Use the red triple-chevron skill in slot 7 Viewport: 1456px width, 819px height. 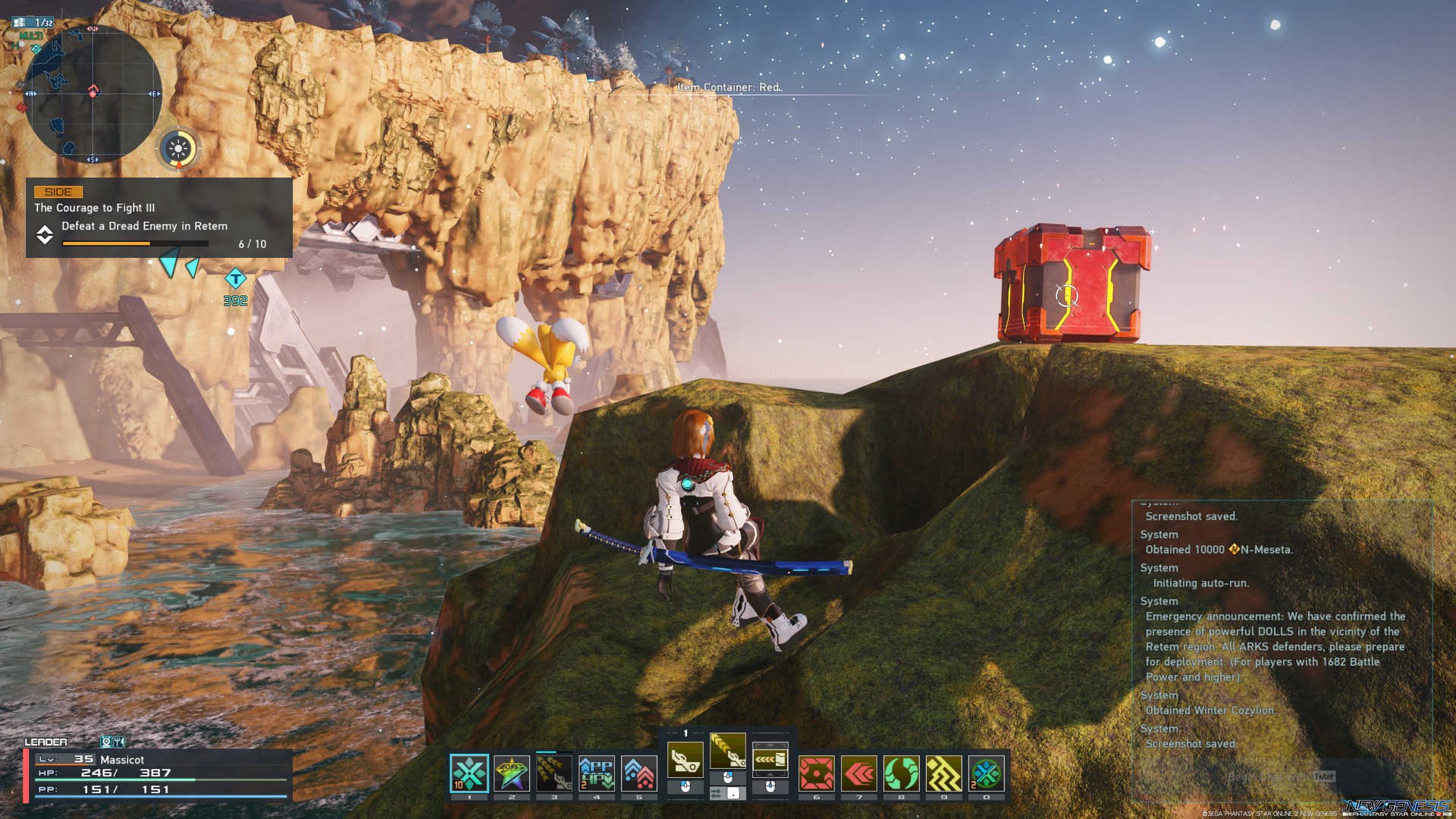coord(859,773)
